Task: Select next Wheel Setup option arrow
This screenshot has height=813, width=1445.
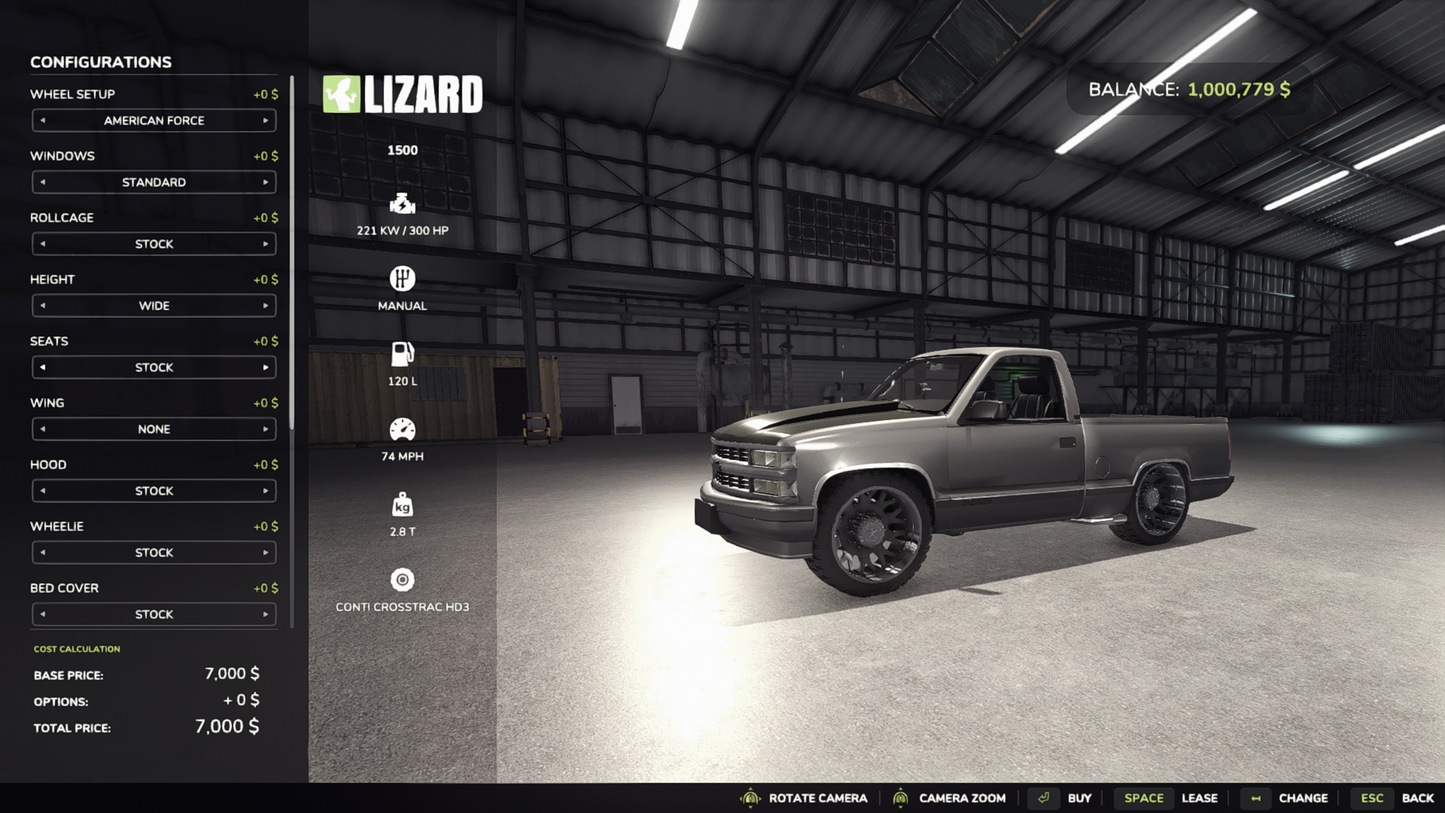Action: pyautogui.click(x=265, y=121)
